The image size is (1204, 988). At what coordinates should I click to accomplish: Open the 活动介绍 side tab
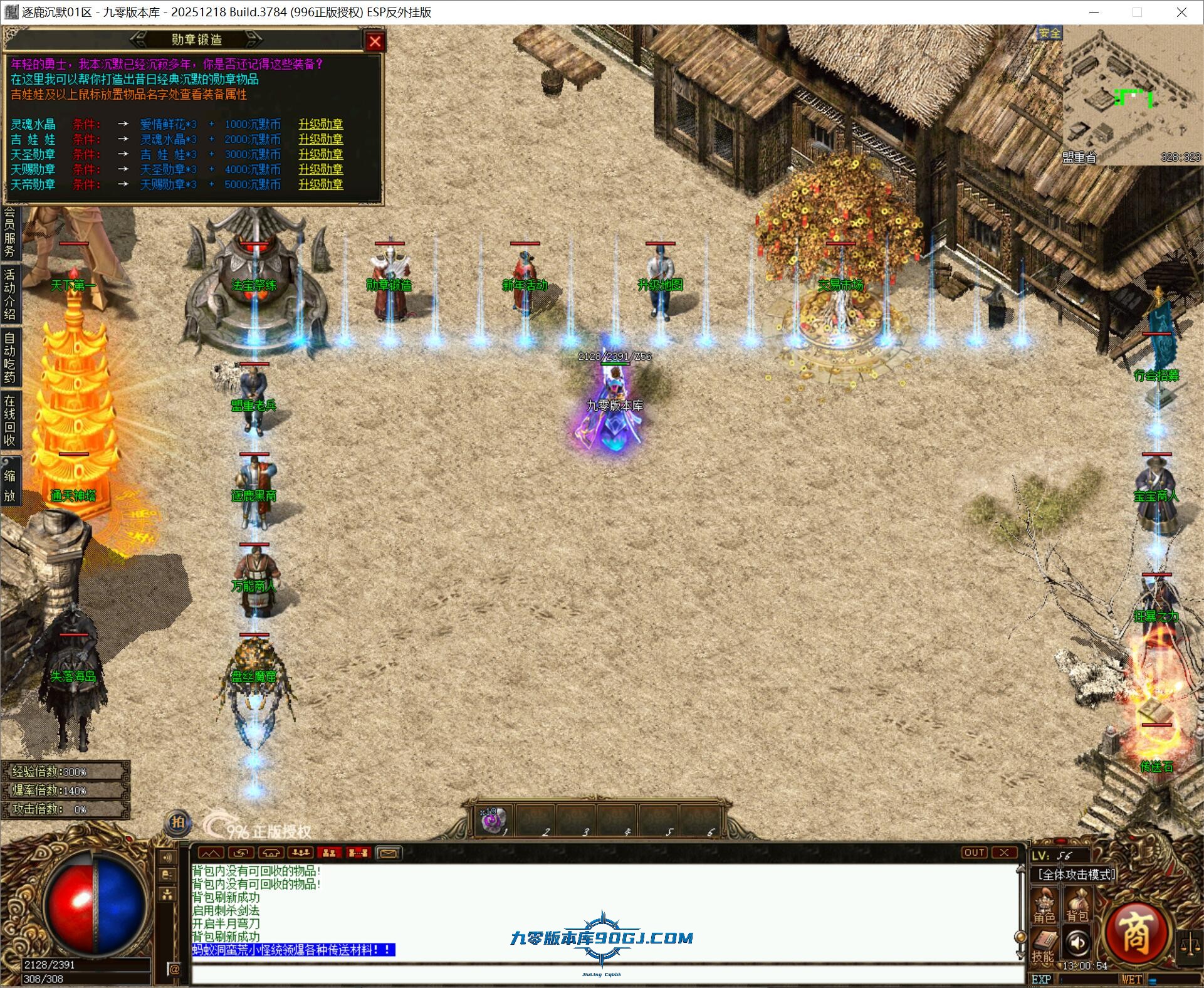tap(10, 293)
